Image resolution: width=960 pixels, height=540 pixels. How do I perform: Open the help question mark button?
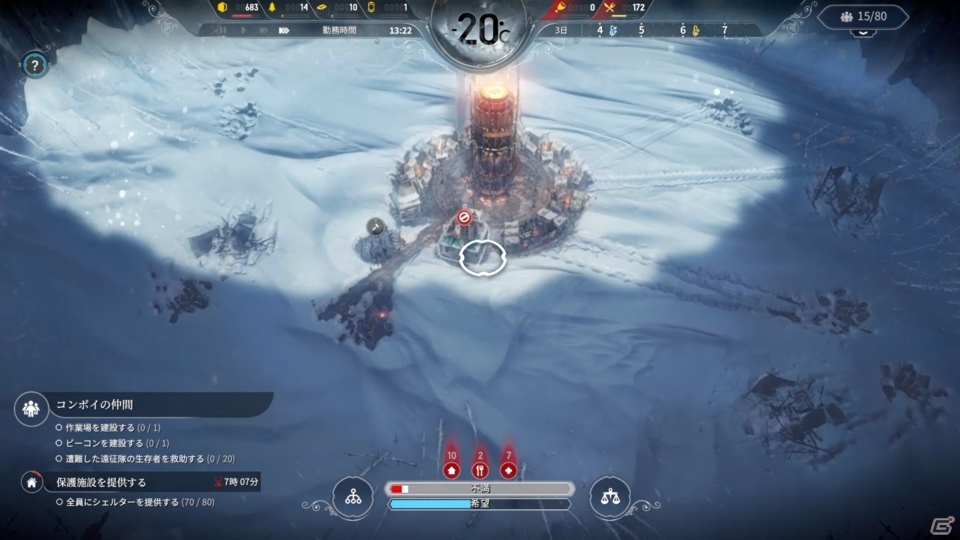pyautogui.click(x=35, y=66)
